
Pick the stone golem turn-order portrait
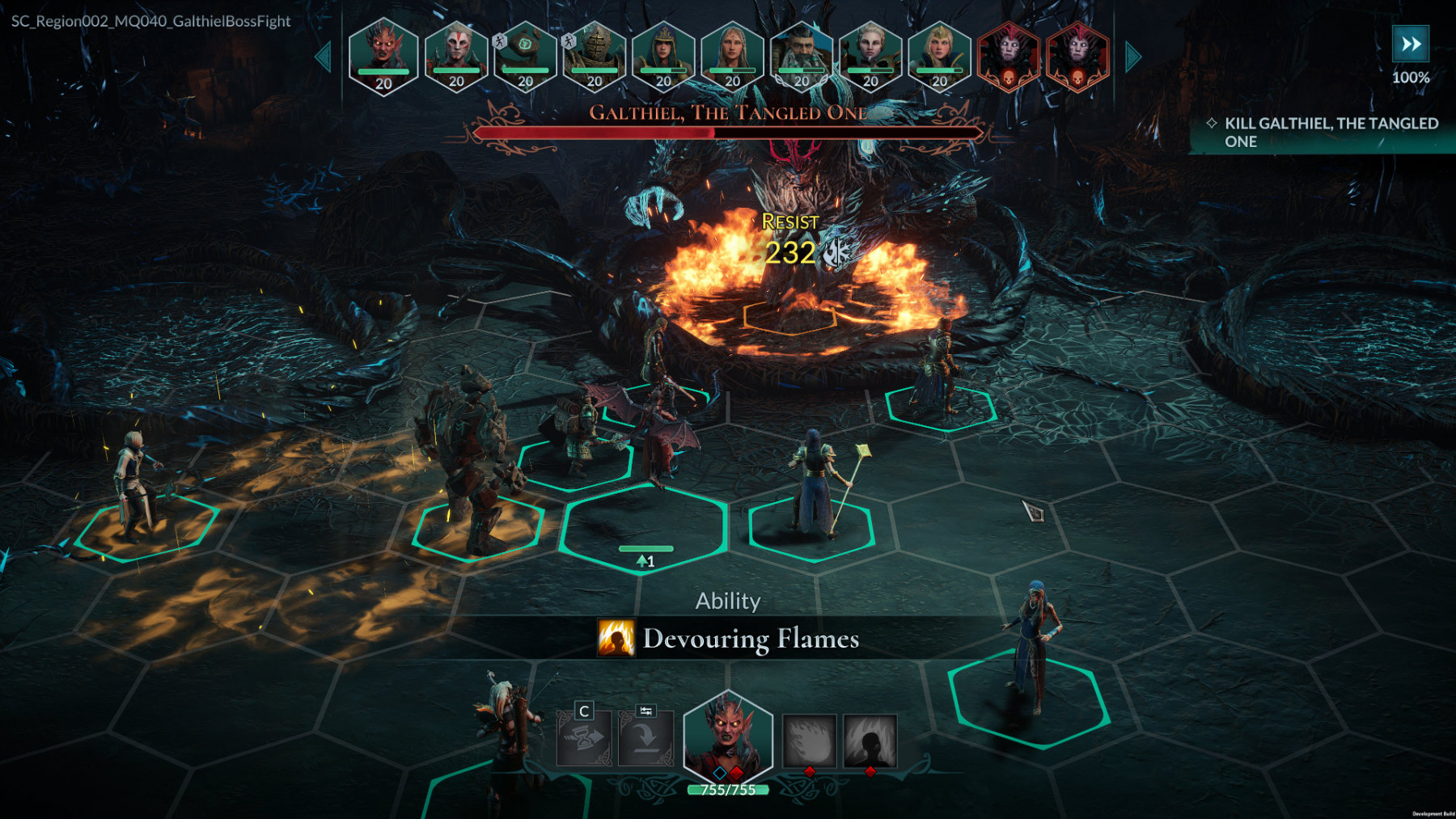click(525, 55)
